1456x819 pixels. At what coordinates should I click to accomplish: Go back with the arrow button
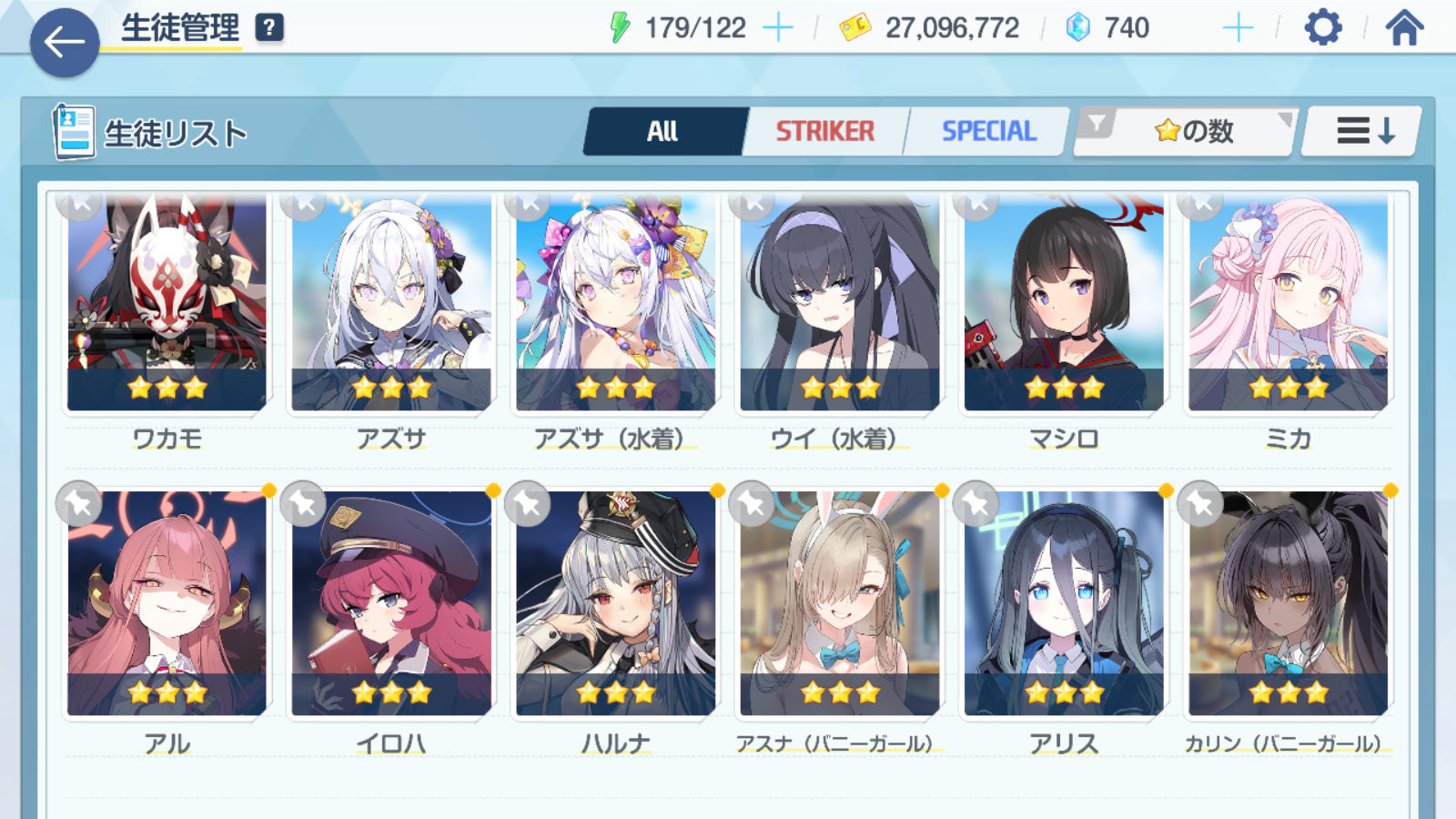[x=65, y=42]
